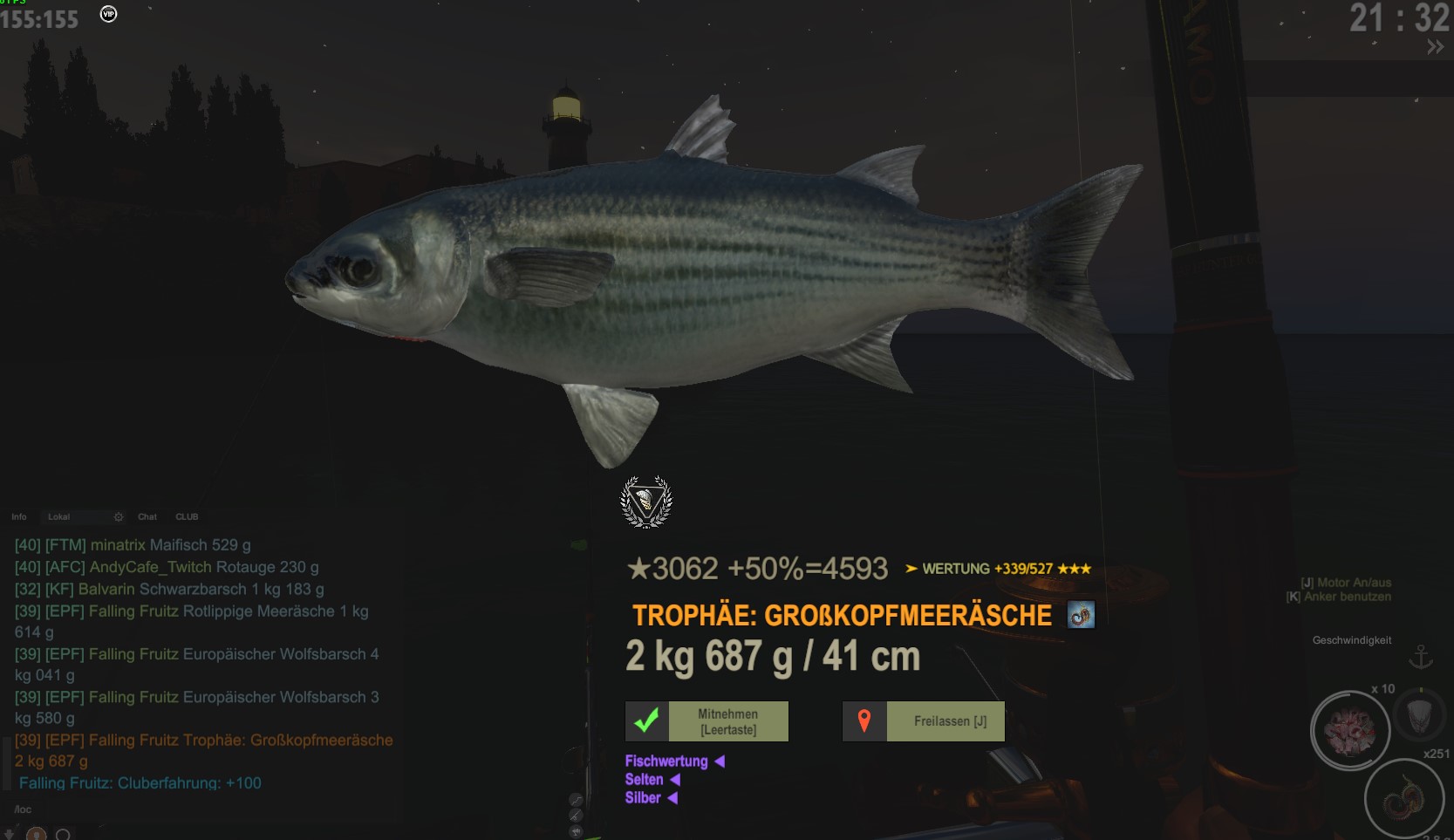Click the worm bait icon beside the trophy name
The width and height of the screenshot is (1454, 840).
click(x=1081, y=615)
